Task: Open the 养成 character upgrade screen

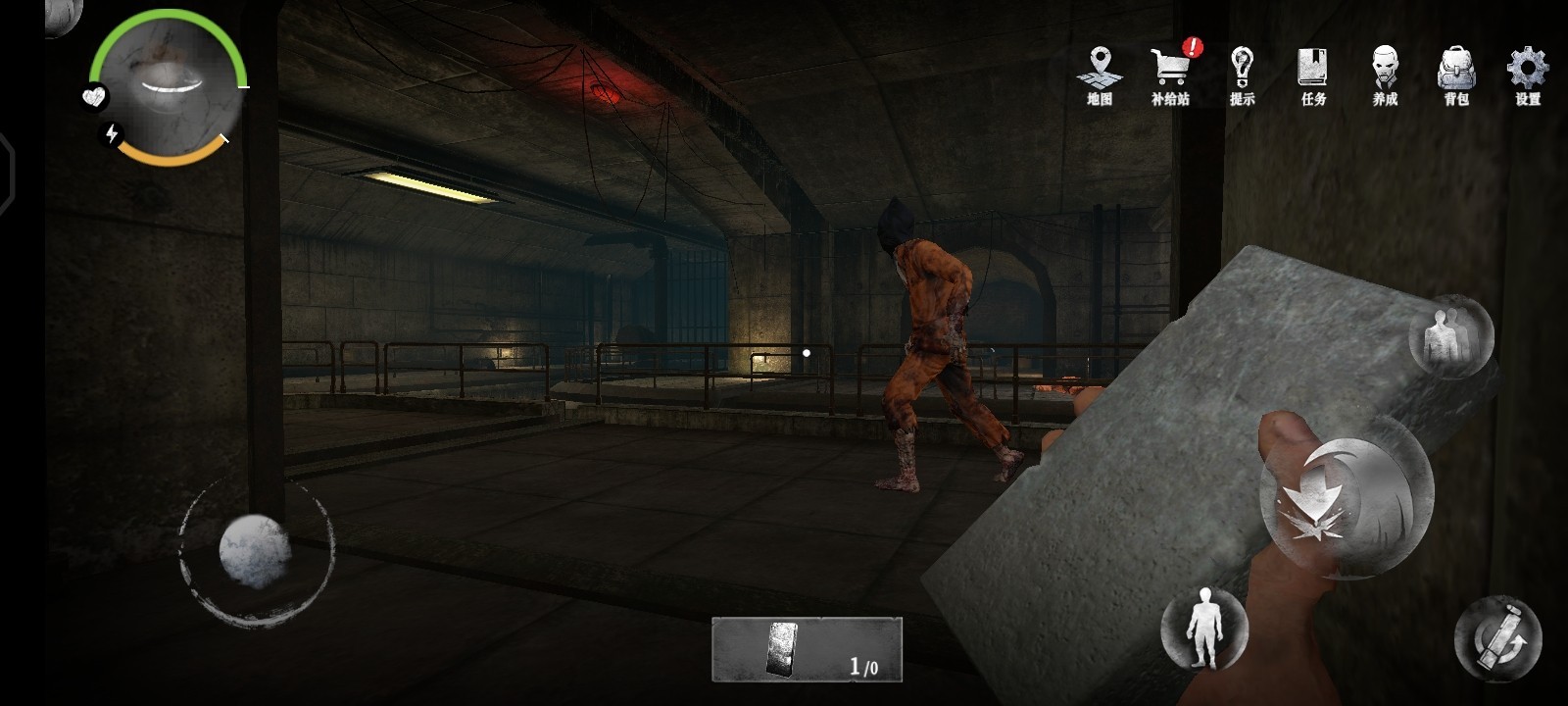Action: [x=1385, y=75]
